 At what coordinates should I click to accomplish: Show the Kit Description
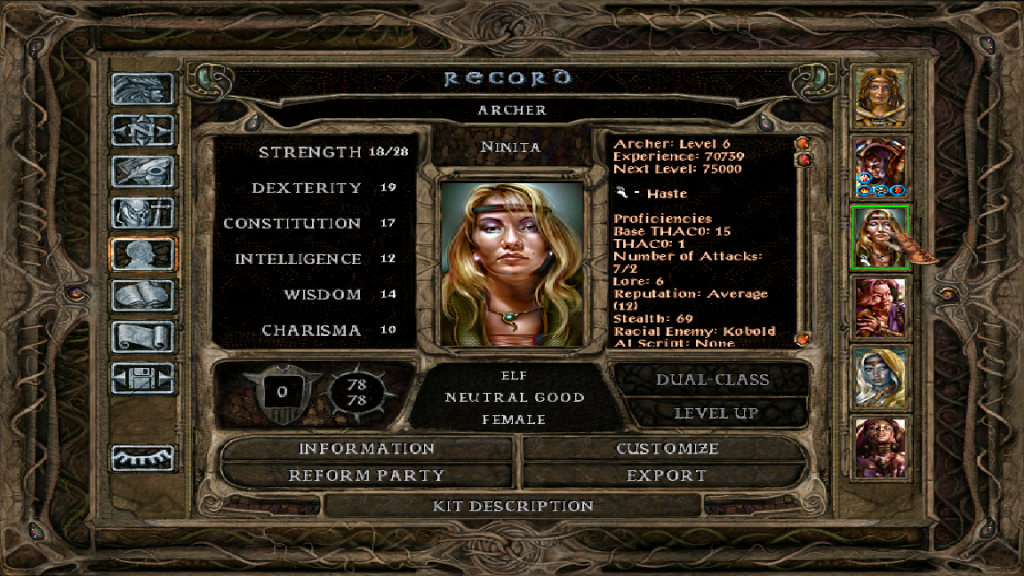coord(513,506)
